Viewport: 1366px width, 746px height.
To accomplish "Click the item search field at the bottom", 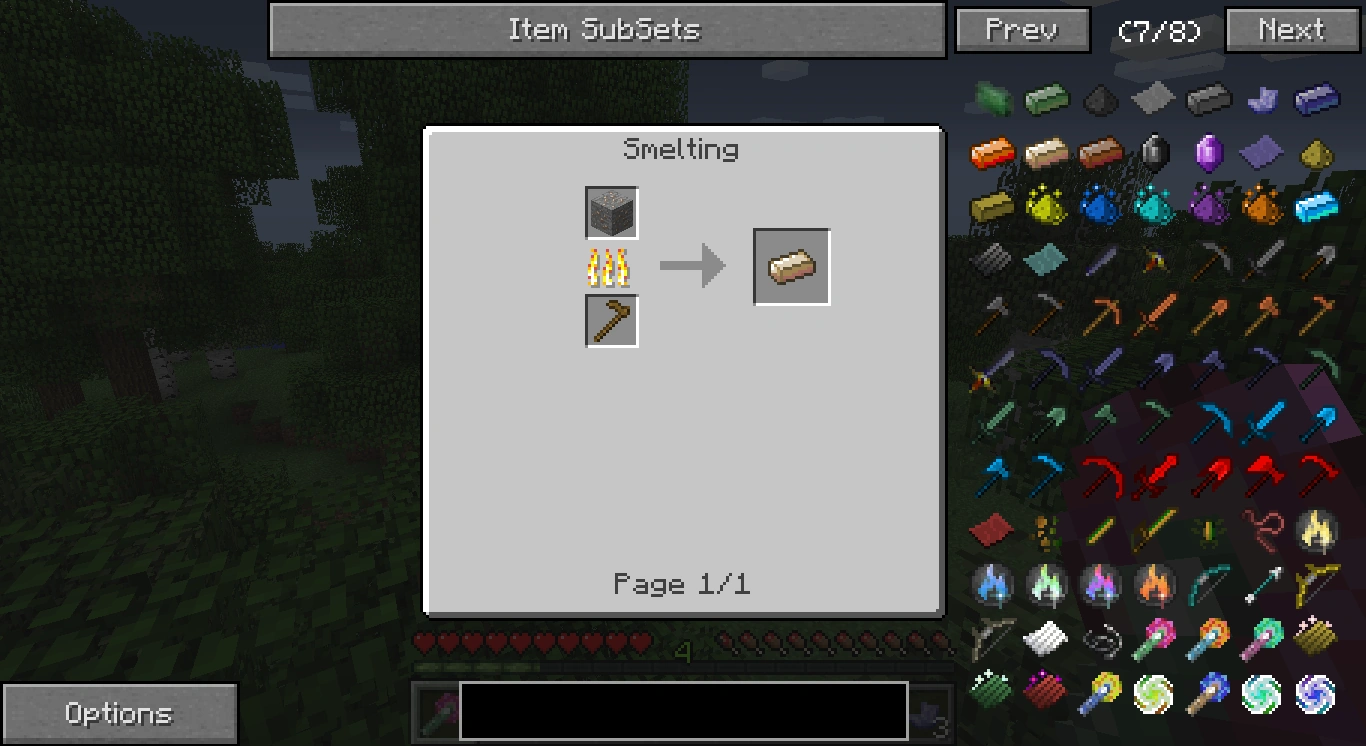I will (x=682, y=712).
